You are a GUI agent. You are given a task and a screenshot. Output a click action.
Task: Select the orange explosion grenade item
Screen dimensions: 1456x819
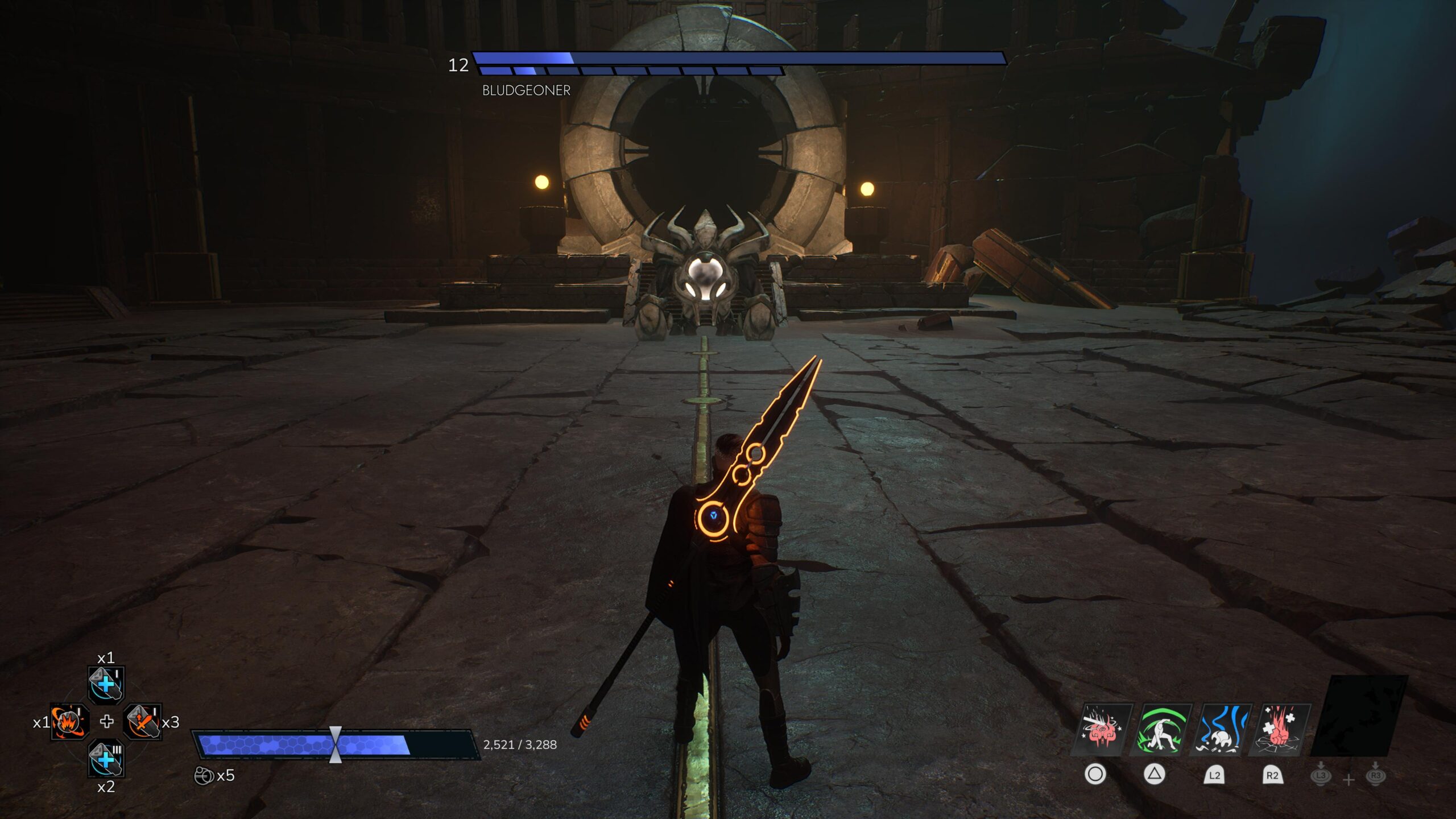click(69, 722)
